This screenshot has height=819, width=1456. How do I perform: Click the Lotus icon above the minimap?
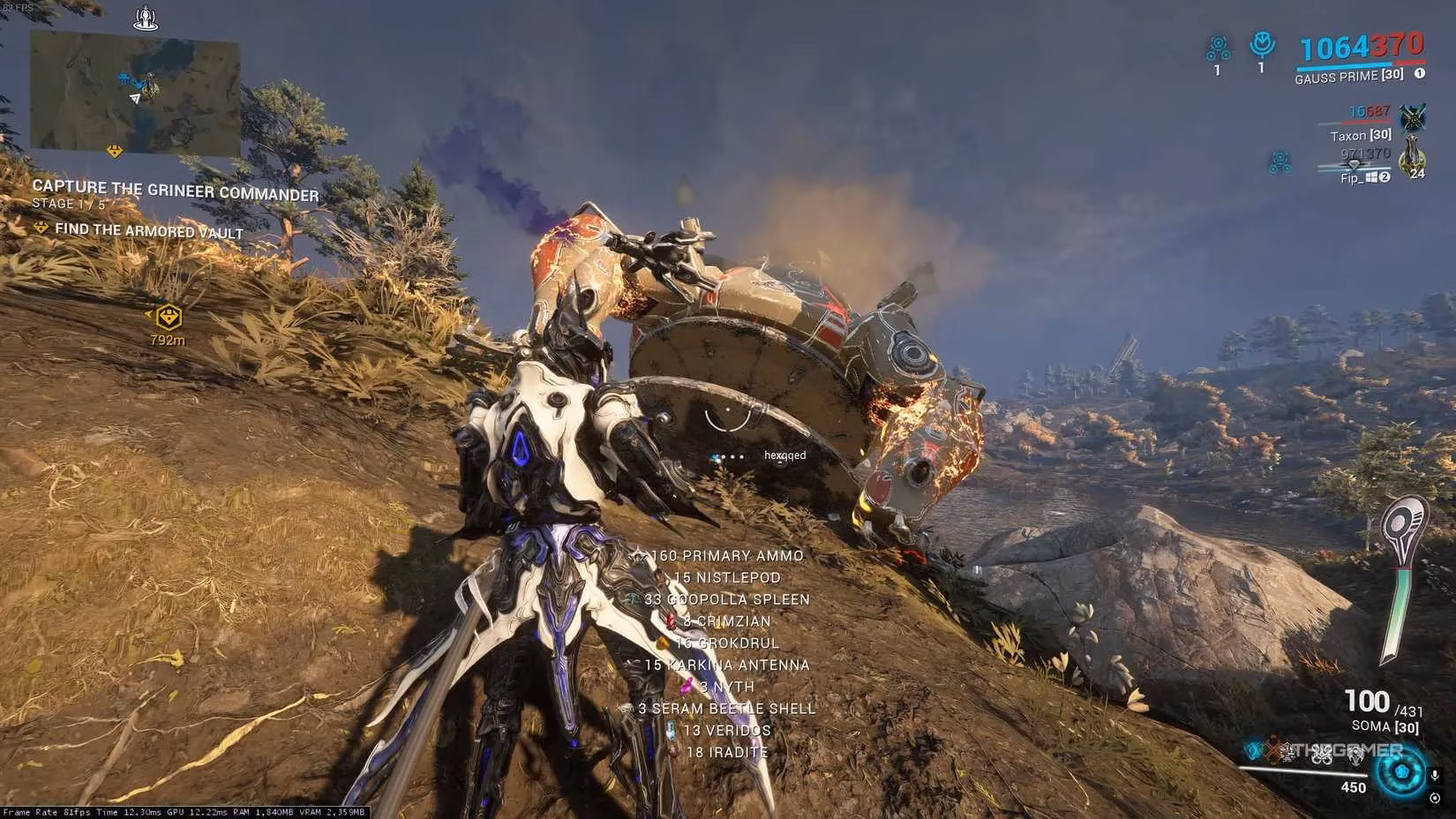146,18
